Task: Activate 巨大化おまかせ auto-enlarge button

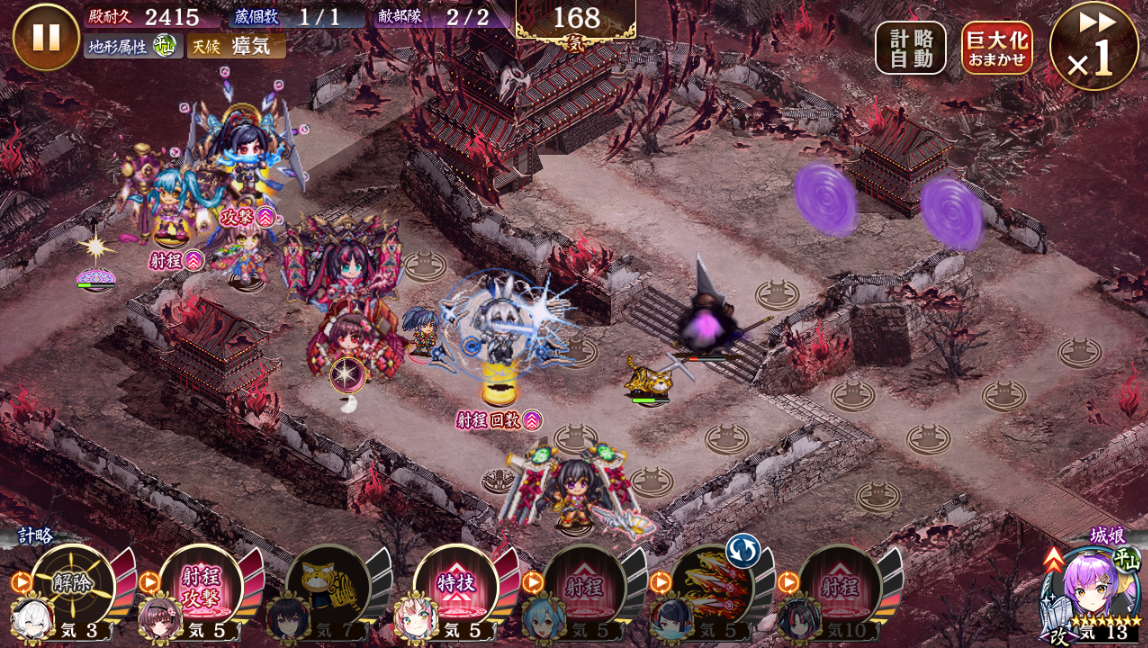Action: 996,48
